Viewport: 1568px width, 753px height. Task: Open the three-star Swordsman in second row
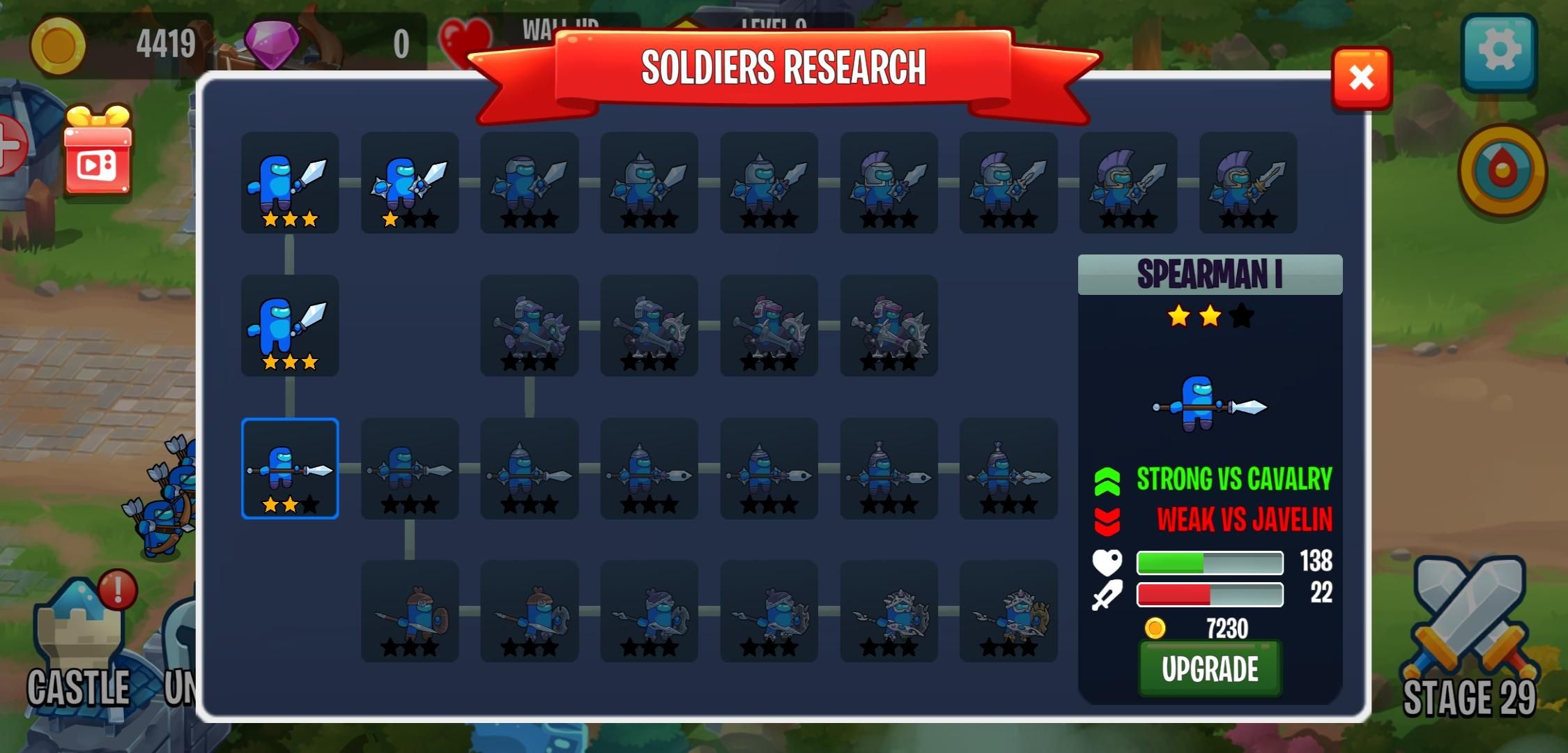pyautogui.click(x=289, y=328)
